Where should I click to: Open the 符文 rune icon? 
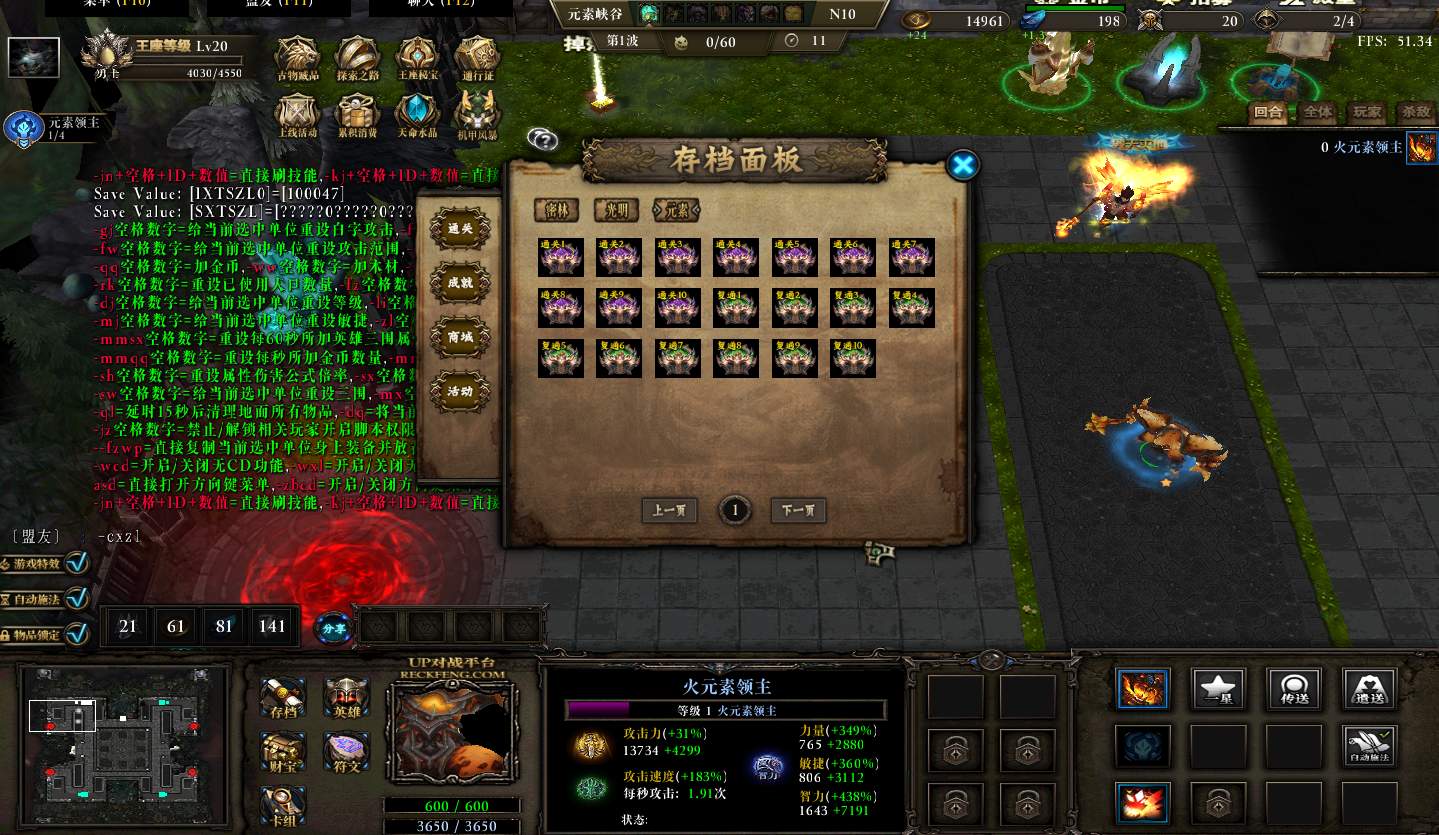point(346,753)
